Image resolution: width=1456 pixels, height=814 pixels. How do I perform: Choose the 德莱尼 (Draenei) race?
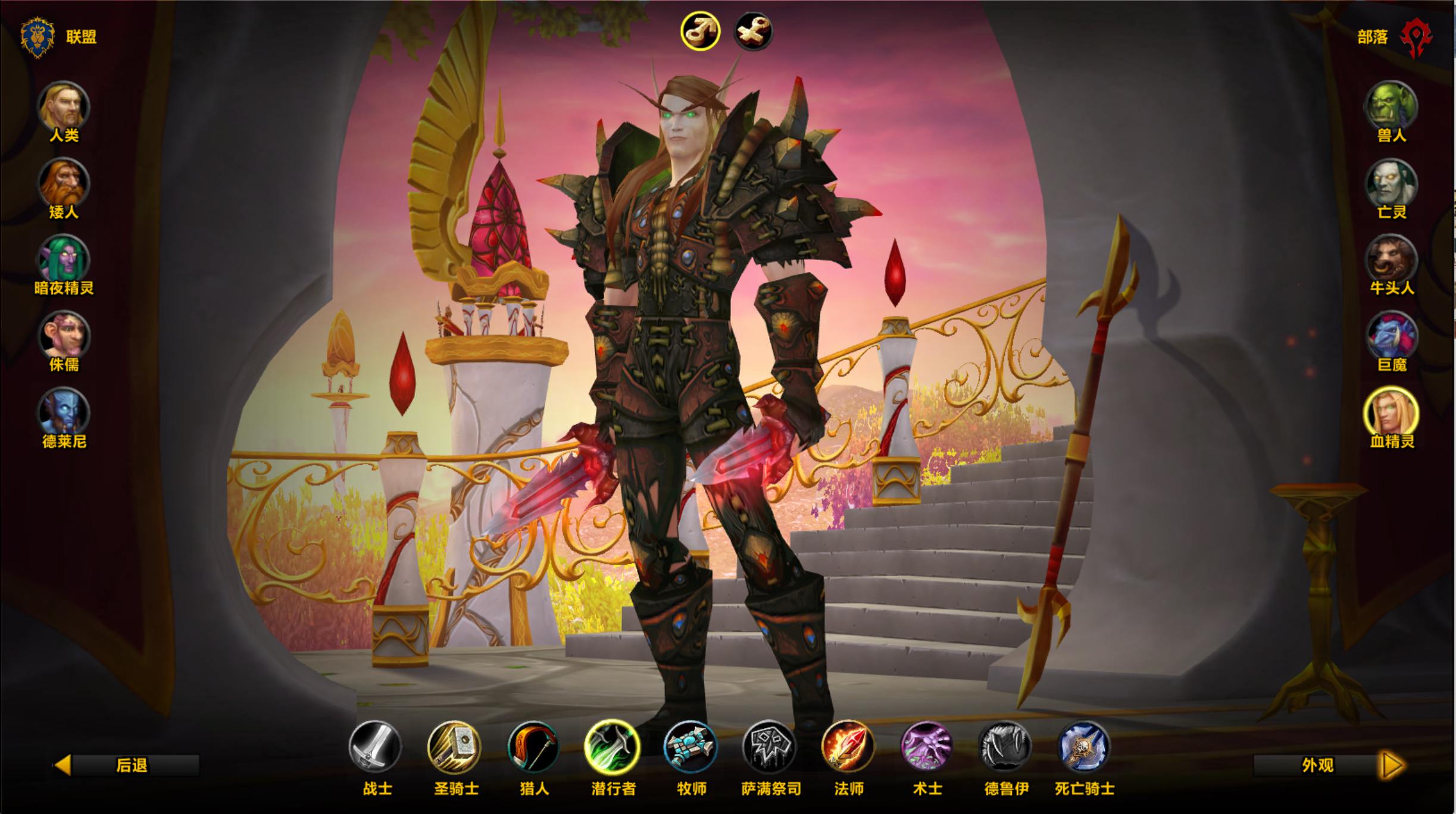tap(64, 413)
